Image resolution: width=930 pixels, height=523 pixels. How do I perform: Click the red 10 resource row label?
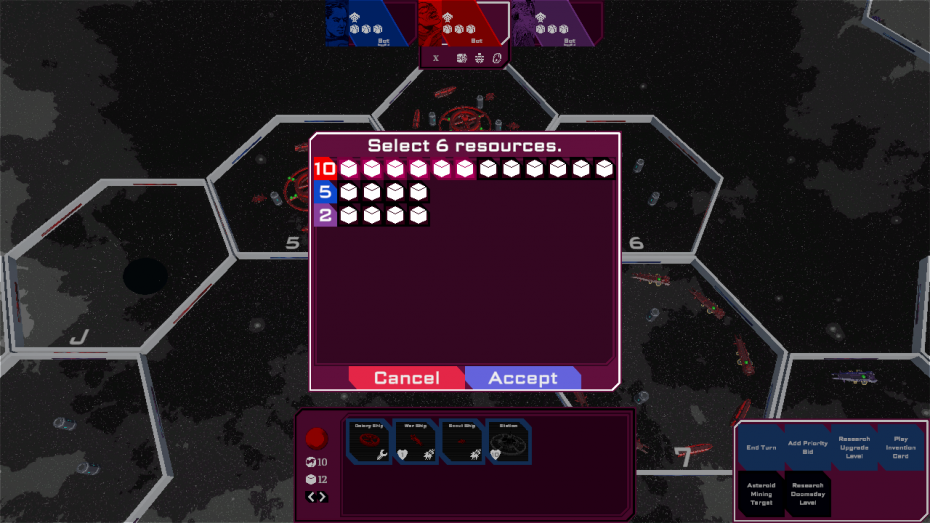(324, 169)
